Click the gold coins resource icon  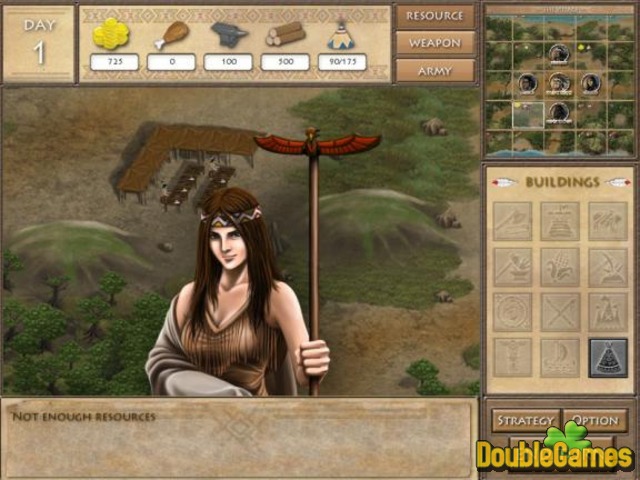pyautogui.click(x=111, y=33)
